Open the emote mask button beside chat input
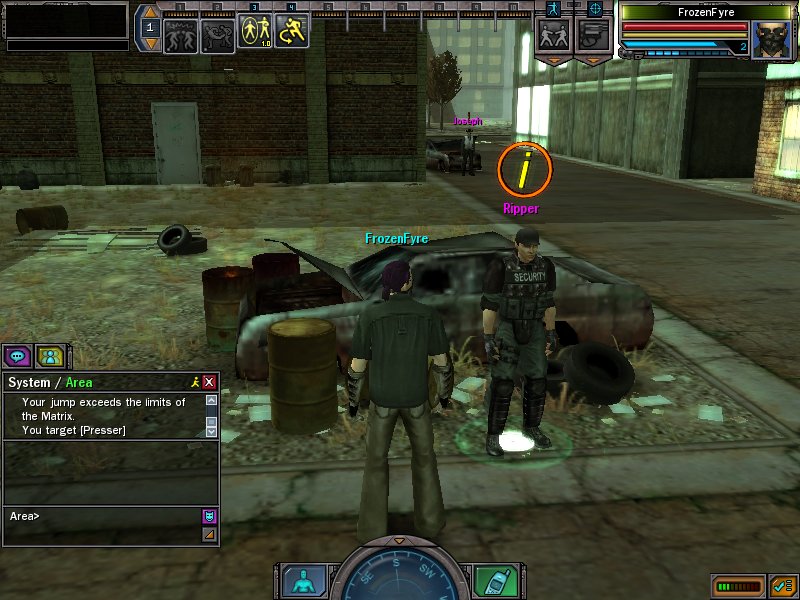The height and width of the screenshot is (600, 800). tap(209, 516)
